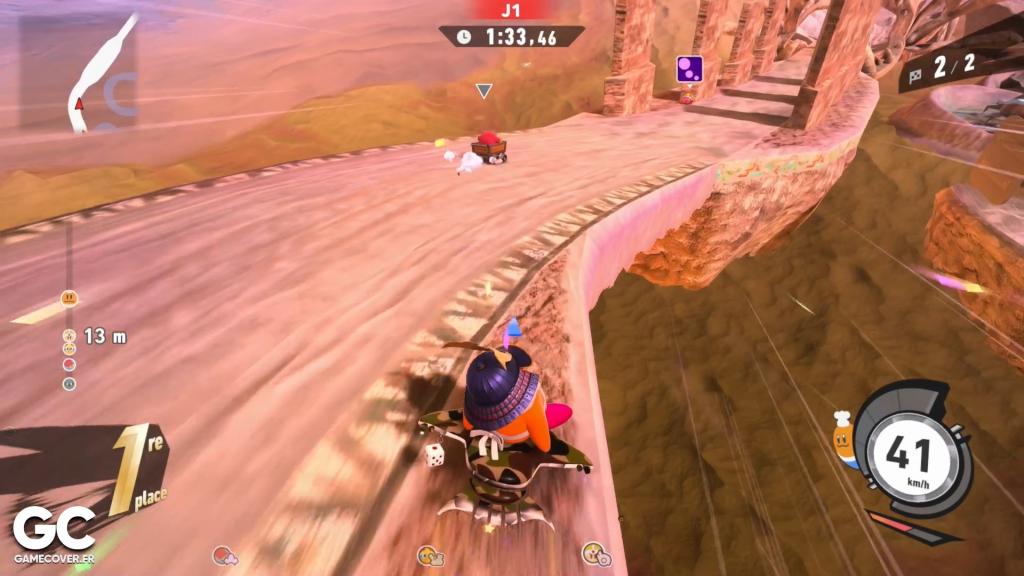Click the red ball and cloud icon

click(223, 555)
